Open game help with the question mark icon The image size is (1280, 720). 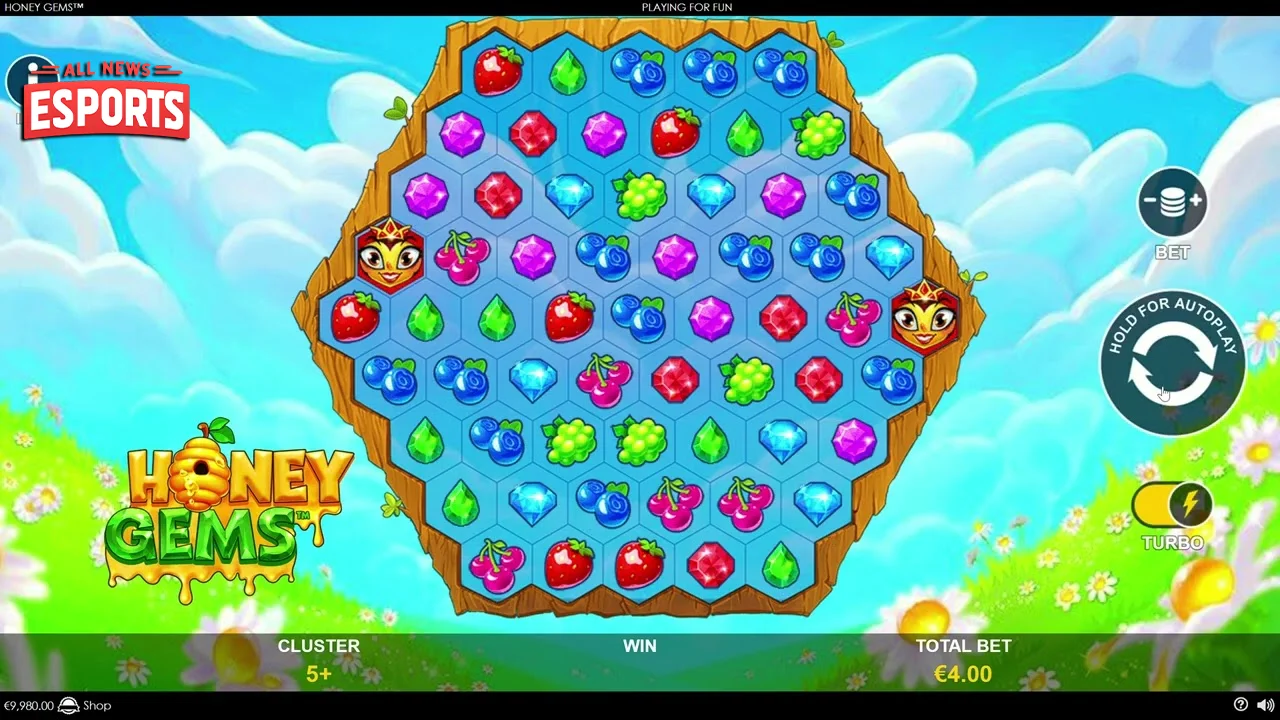(x=1241, y=706)
